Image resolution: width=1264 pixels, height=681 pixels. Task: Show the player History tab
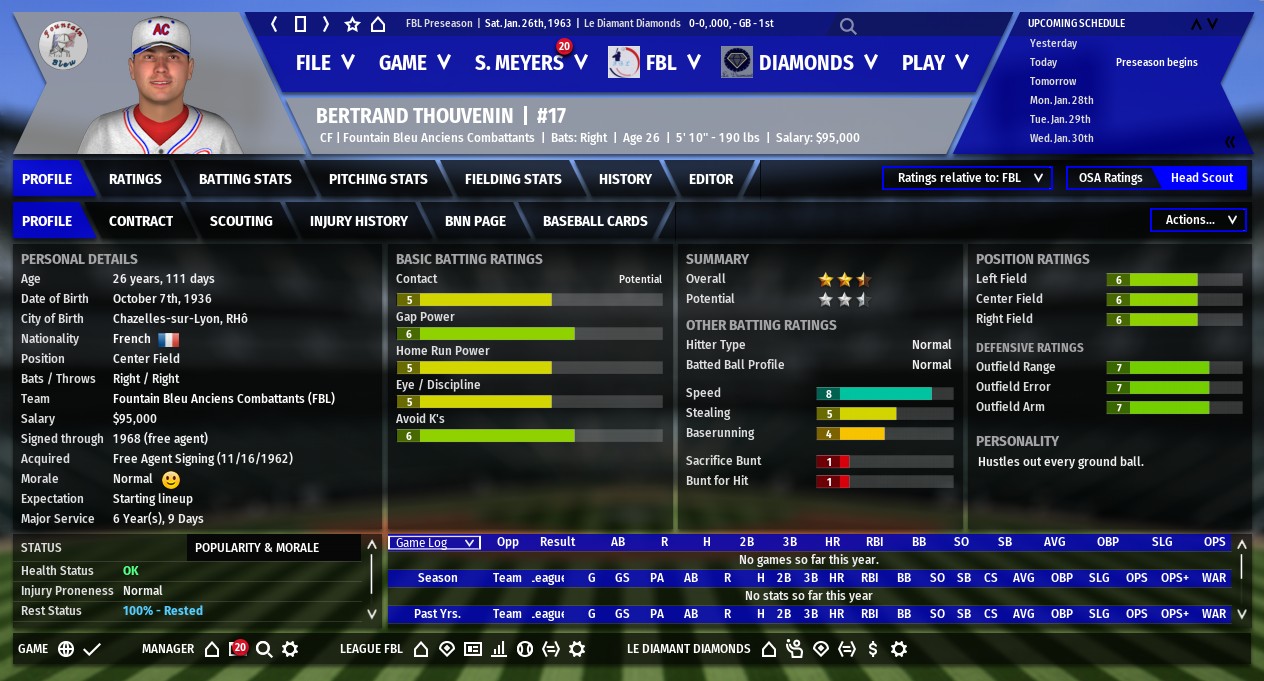point(625,179)
